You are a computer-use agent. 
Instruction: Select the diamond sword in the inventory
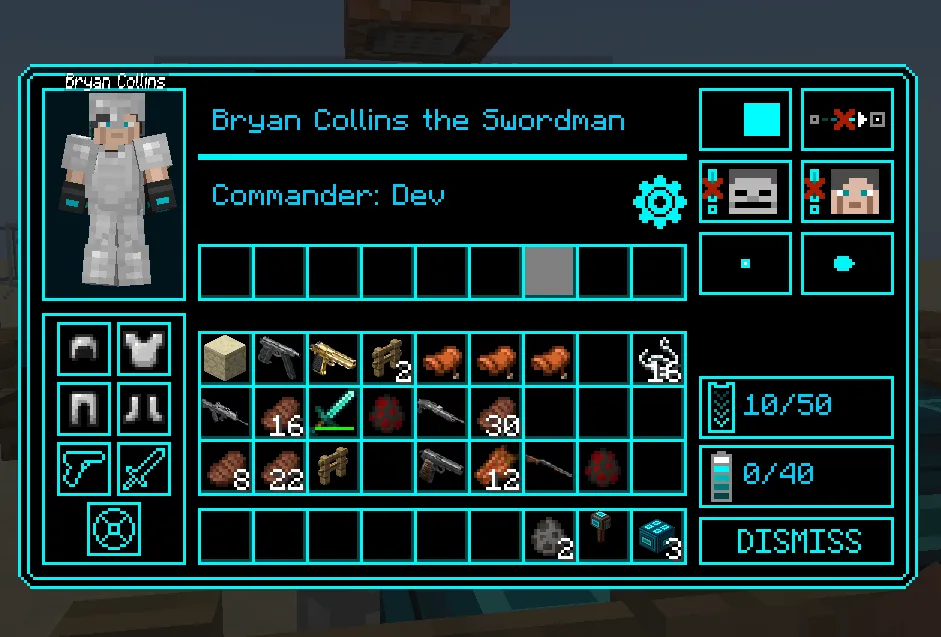tap(333, 412)
